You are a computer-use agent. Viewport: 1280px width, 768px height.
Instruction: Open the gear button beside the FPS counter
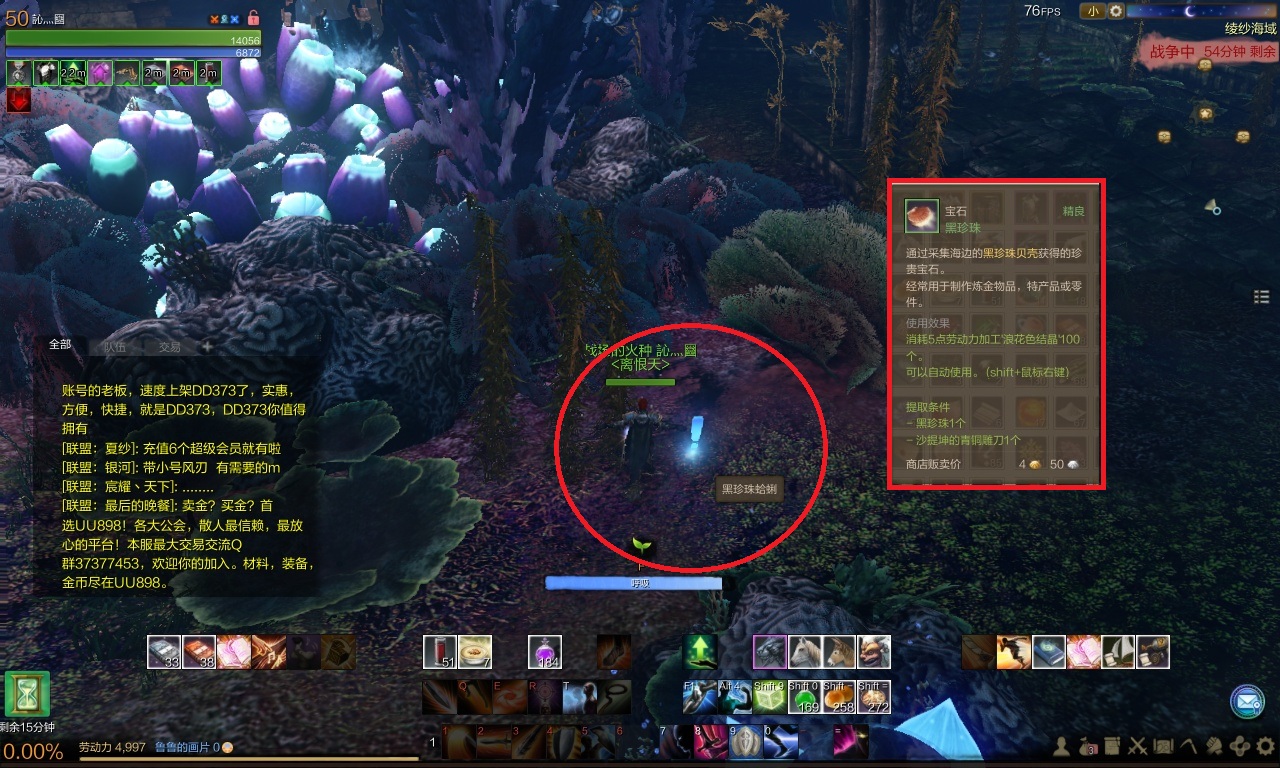[1116, 11]
